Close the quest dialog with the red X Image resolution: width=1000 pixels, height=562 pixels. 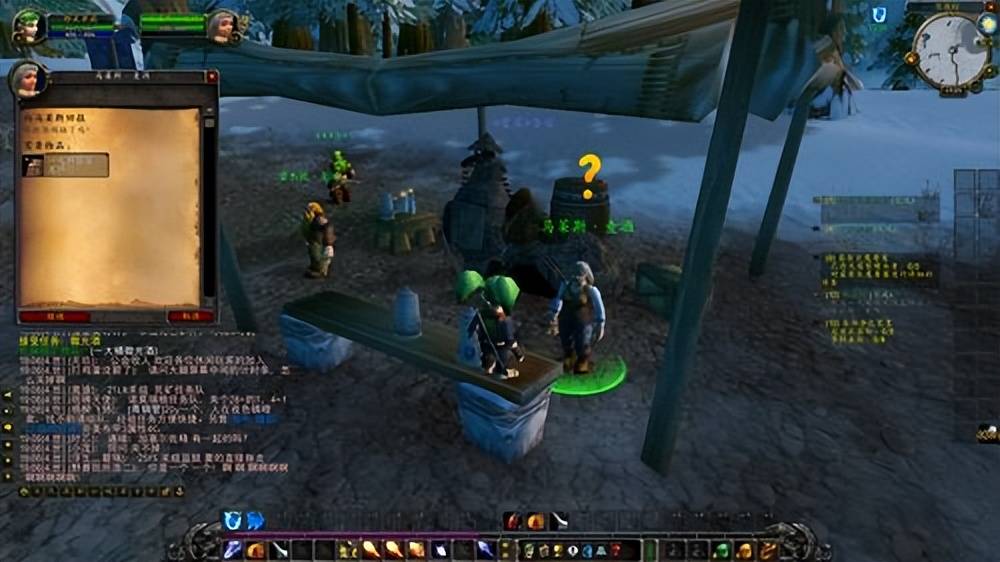tap(211, 77)
